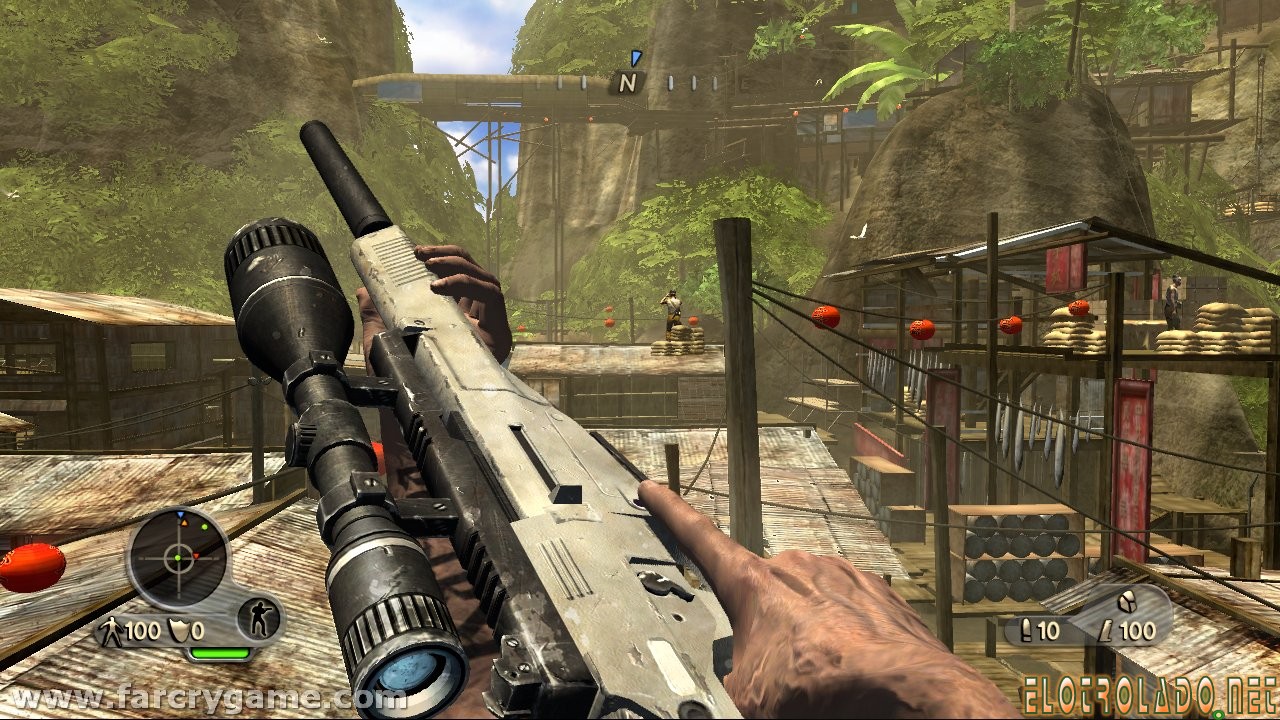Click the circular radar minimap
Screen dimensions: 1280x720
coord(178,558)
